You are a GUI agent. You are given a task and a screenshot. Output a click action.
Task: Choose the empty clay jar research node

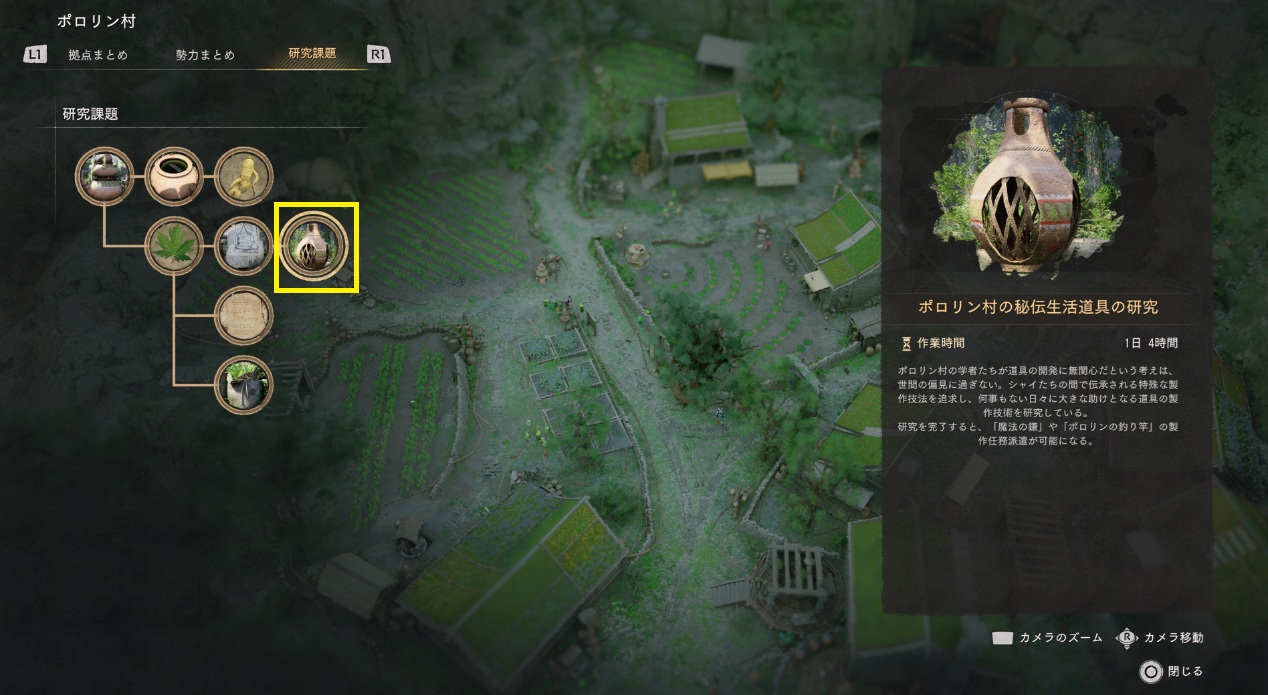click(x=175, y=177)
